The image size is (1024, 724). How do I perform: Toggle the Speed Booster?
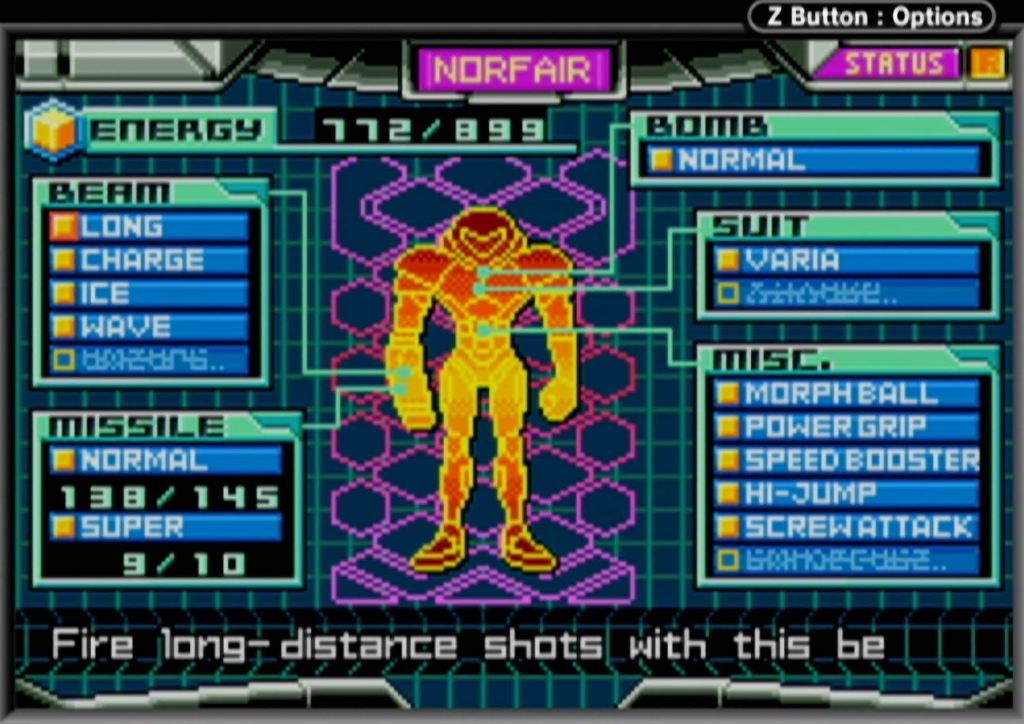pos(846,460)
